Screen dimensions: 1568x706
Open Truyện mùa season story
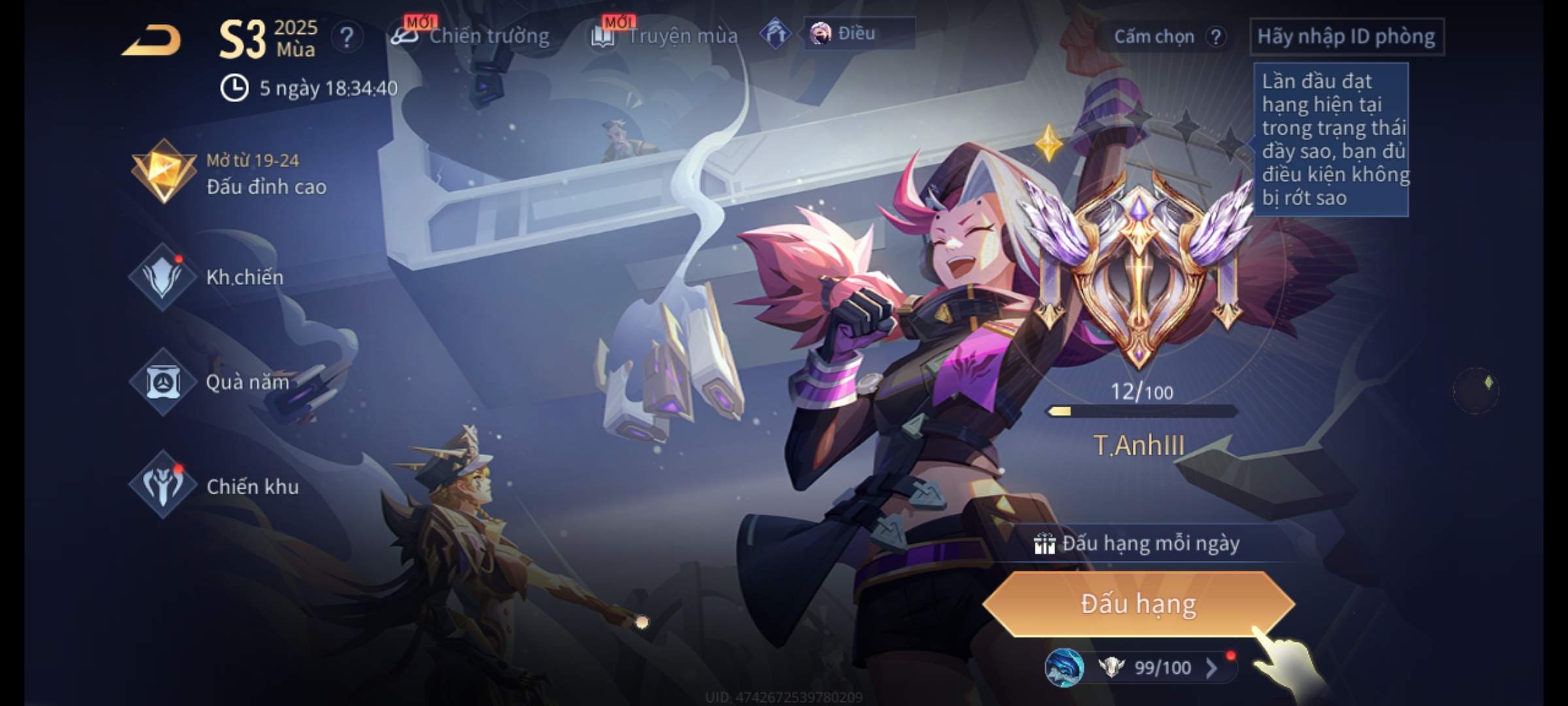tap(665, 36)
